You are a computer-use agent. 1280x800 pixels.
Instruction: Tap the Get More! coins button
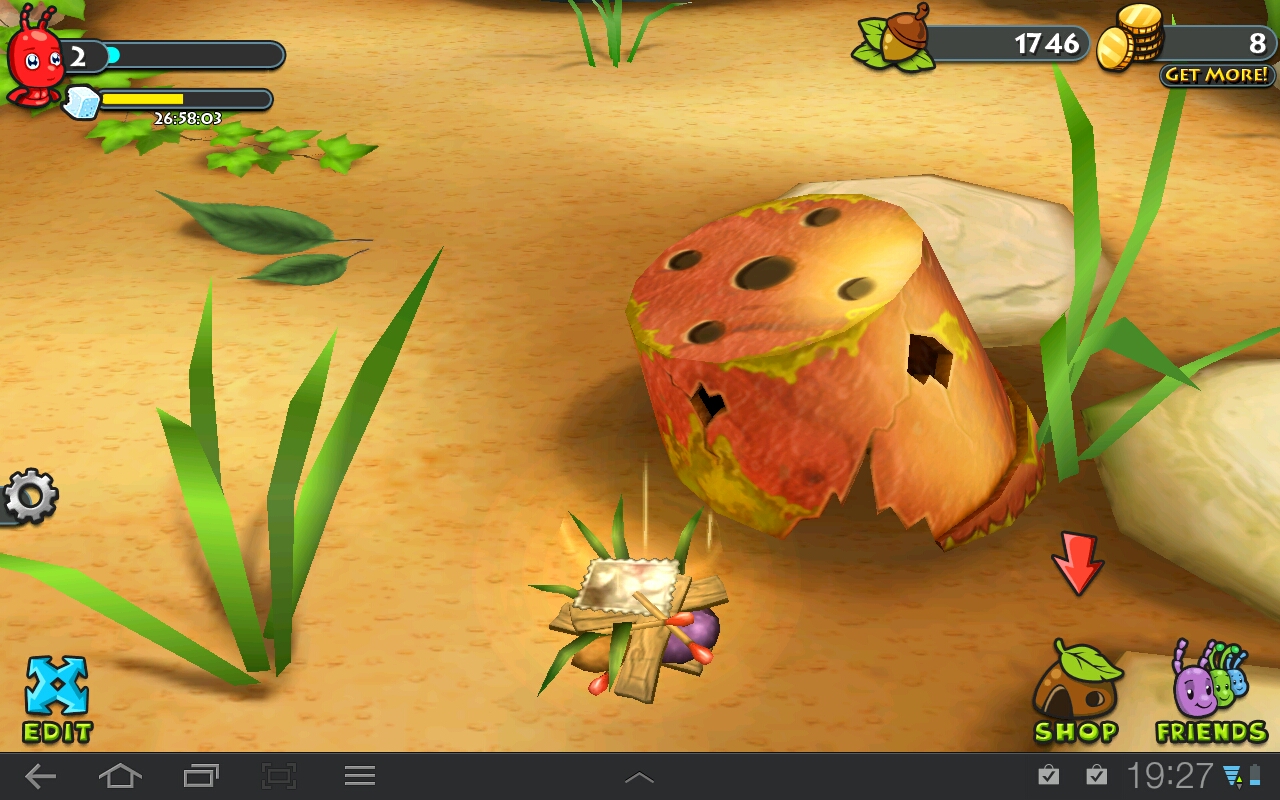coord(1216,75)
